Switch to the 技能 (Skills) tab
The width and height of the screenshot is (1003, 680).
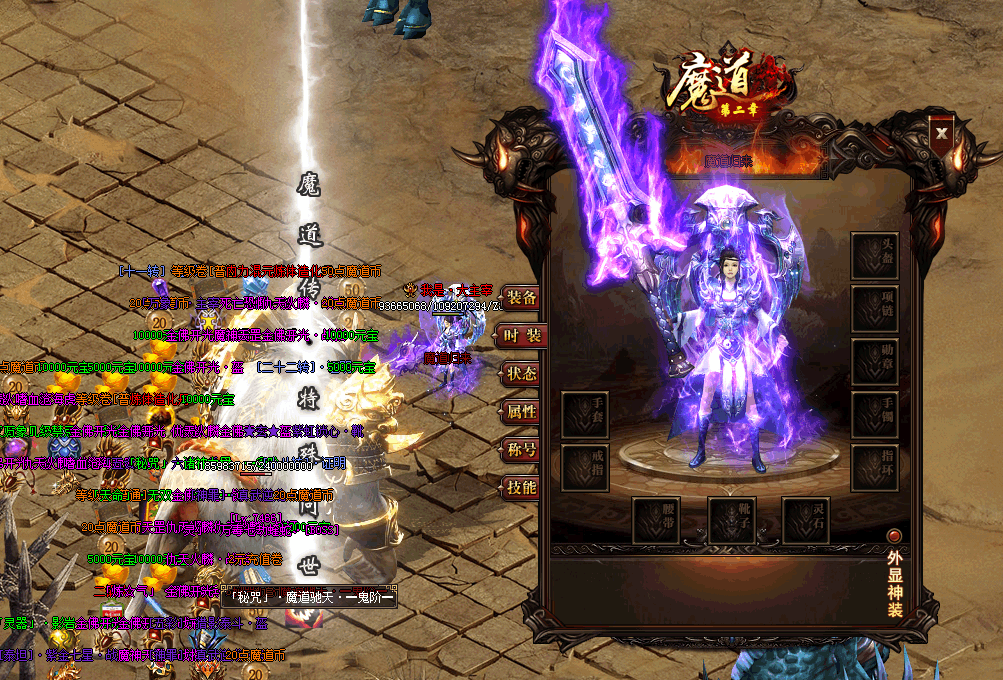tap(520, 488)
